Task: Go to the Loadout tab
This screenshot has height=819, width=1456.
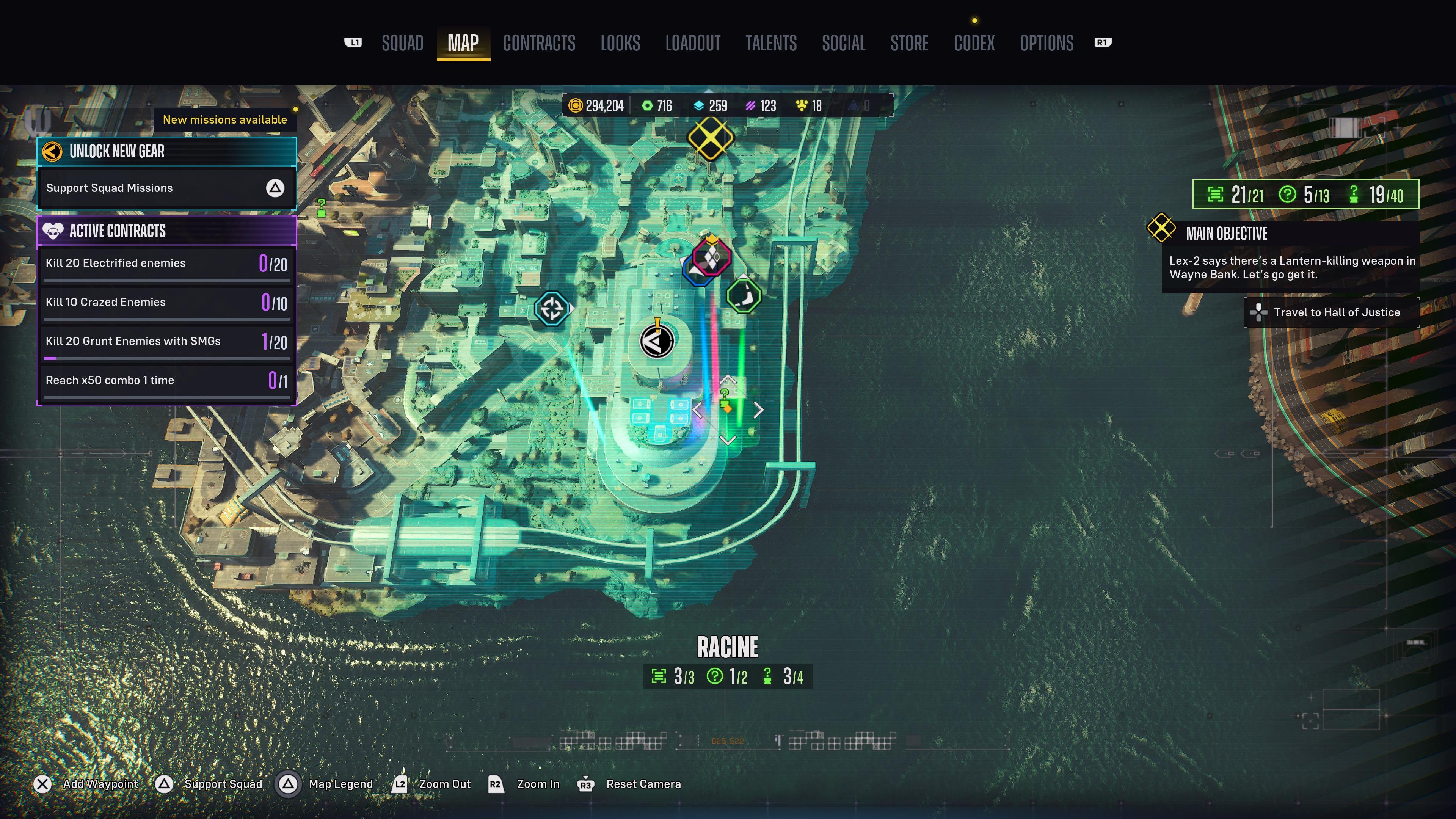Action: point(692,43)
